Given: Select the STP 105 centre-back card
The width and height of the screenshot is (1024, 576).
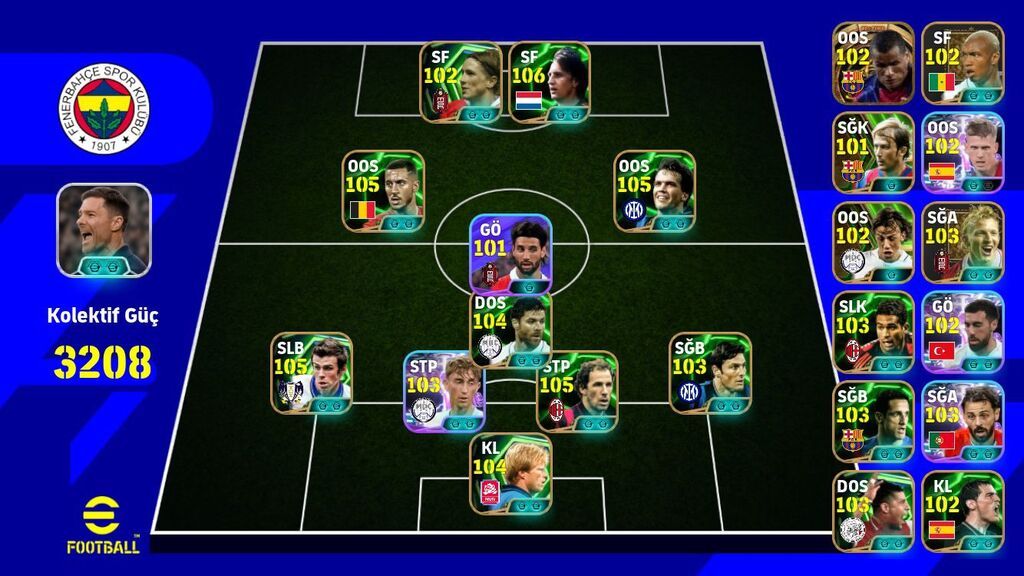Looking at the screenshot, I should (577, 390).
